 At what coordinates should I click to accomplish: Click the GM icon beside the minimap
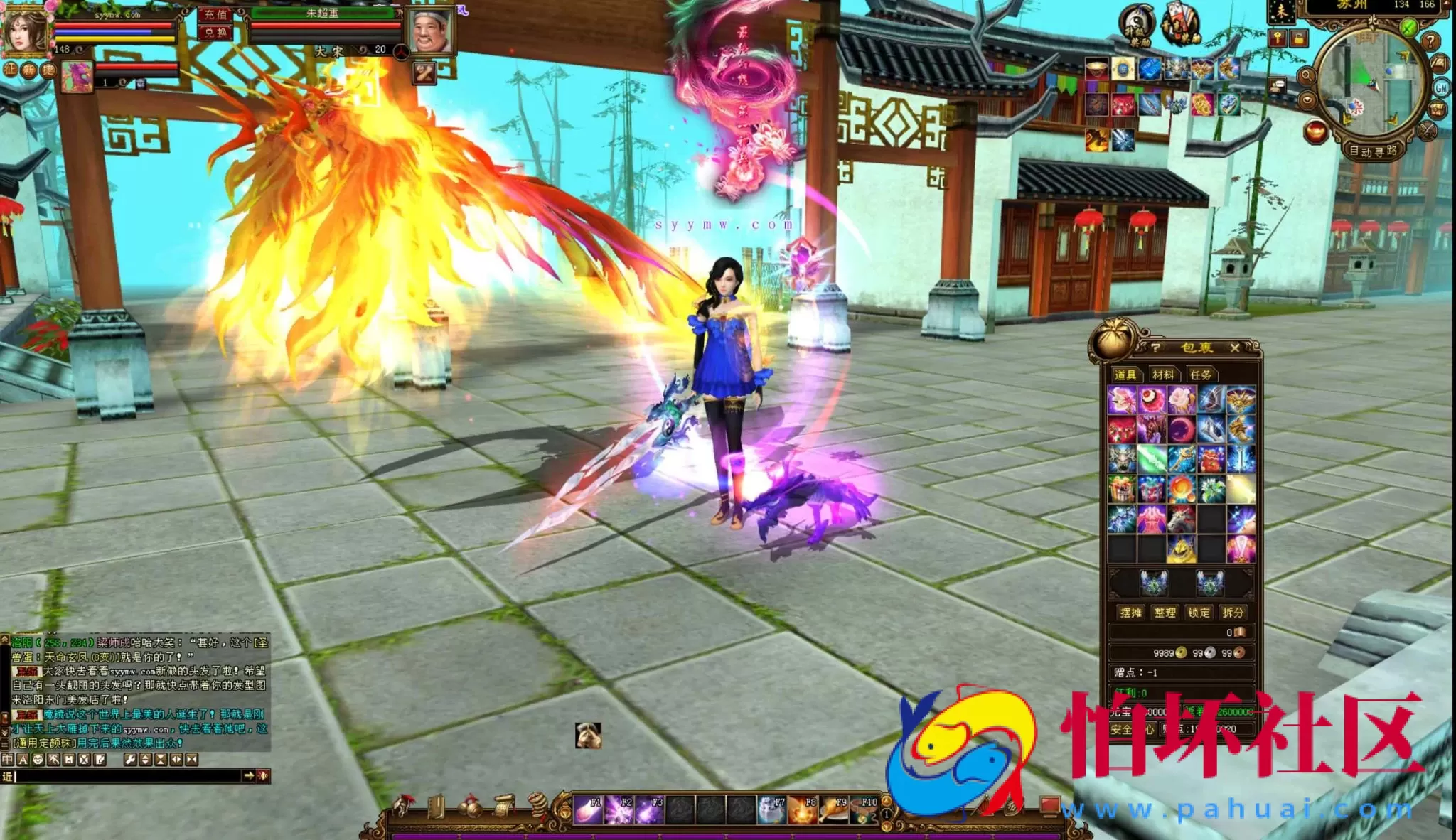point(1440,88)
